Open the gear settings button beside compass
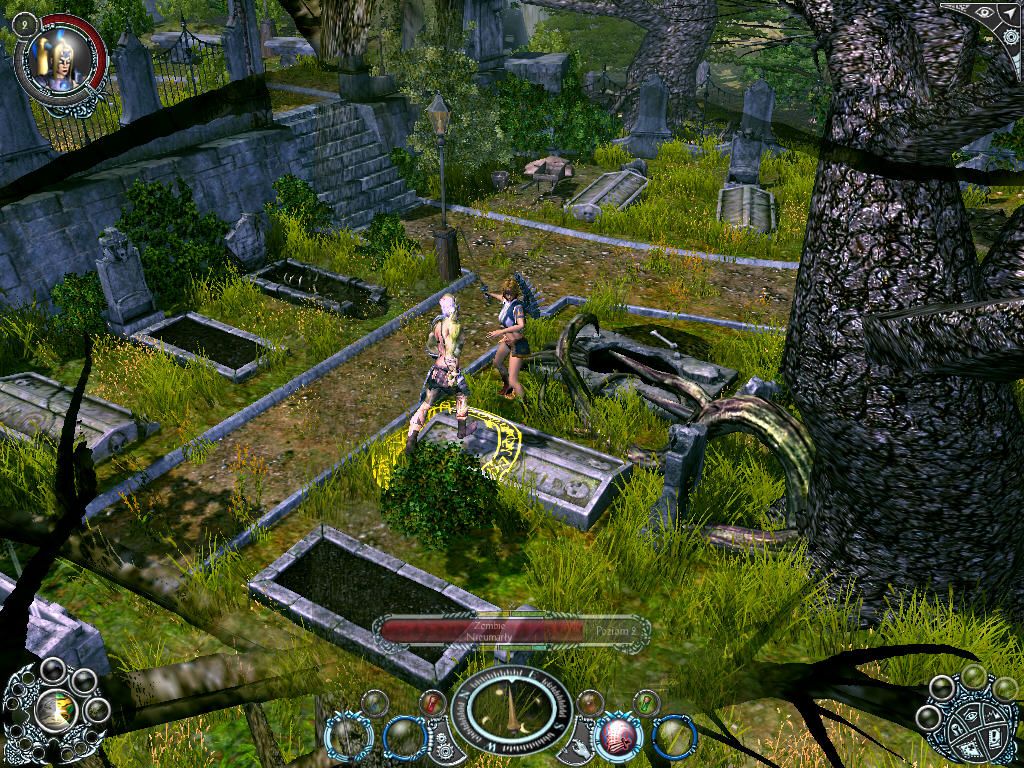Screen dimensions: 1024x768 [442, 741]
